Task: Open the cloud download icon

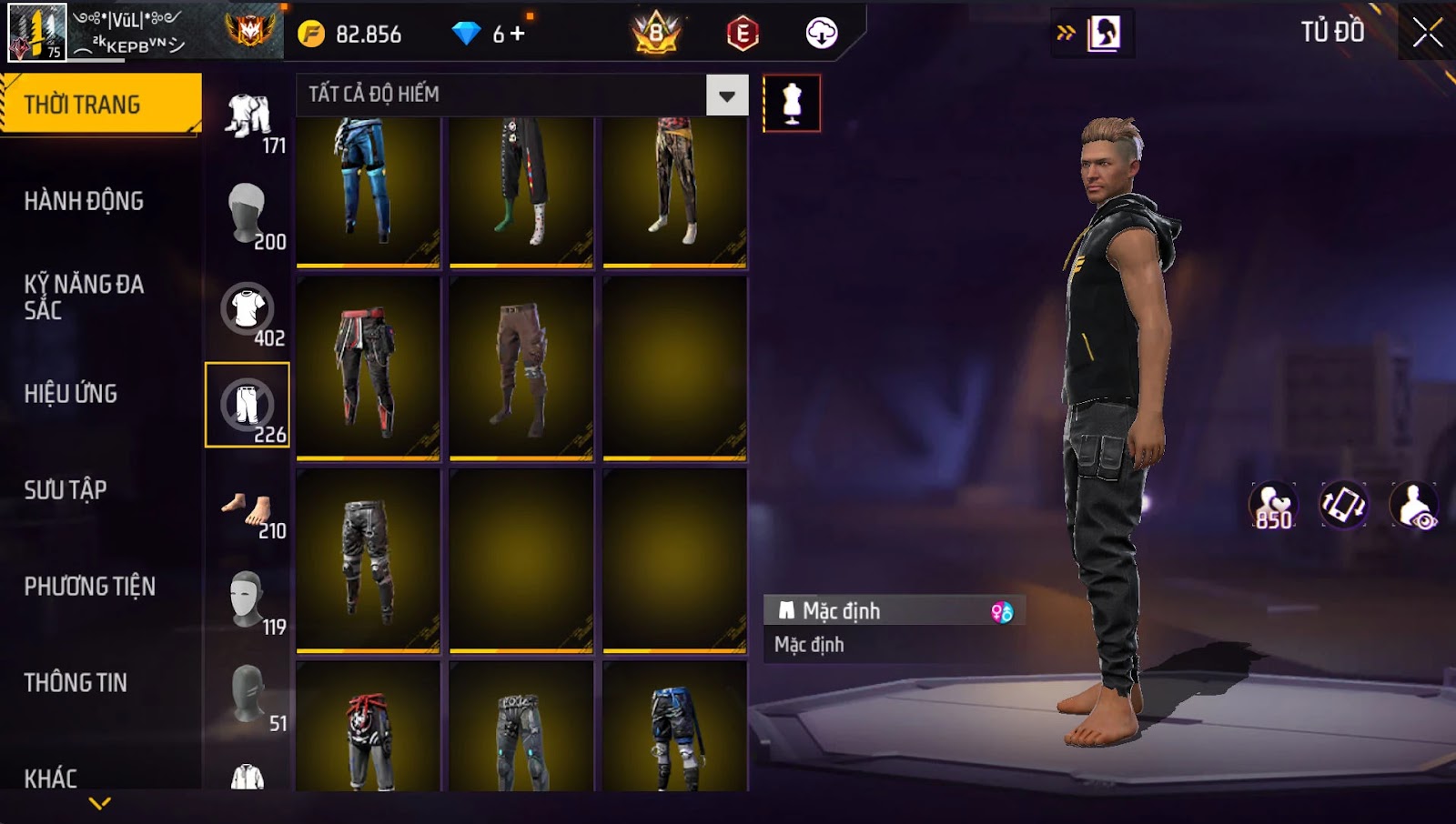Action: (821, 34)
